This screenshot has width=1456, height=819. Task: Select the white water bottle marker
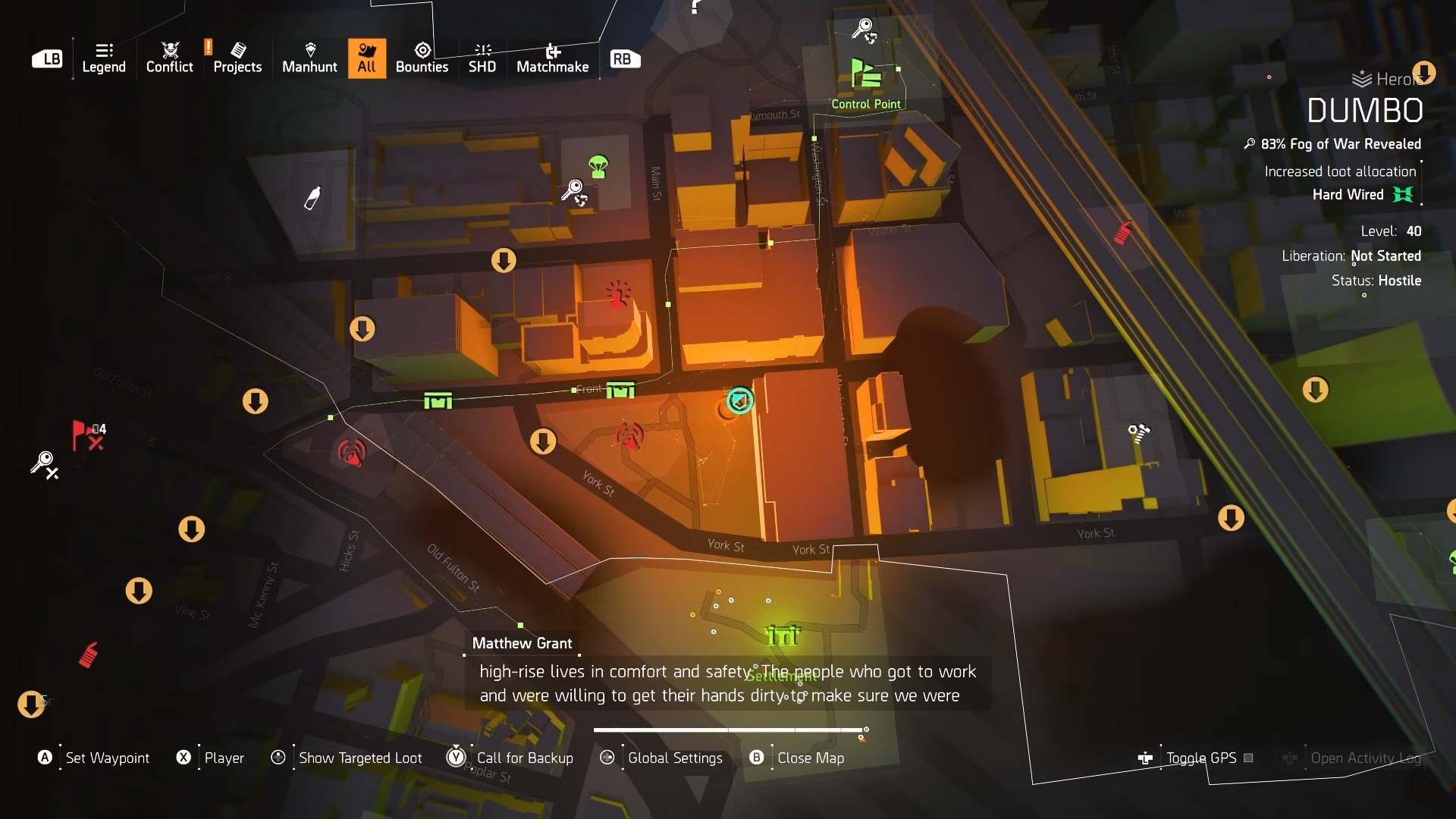(x=312, y=198)
